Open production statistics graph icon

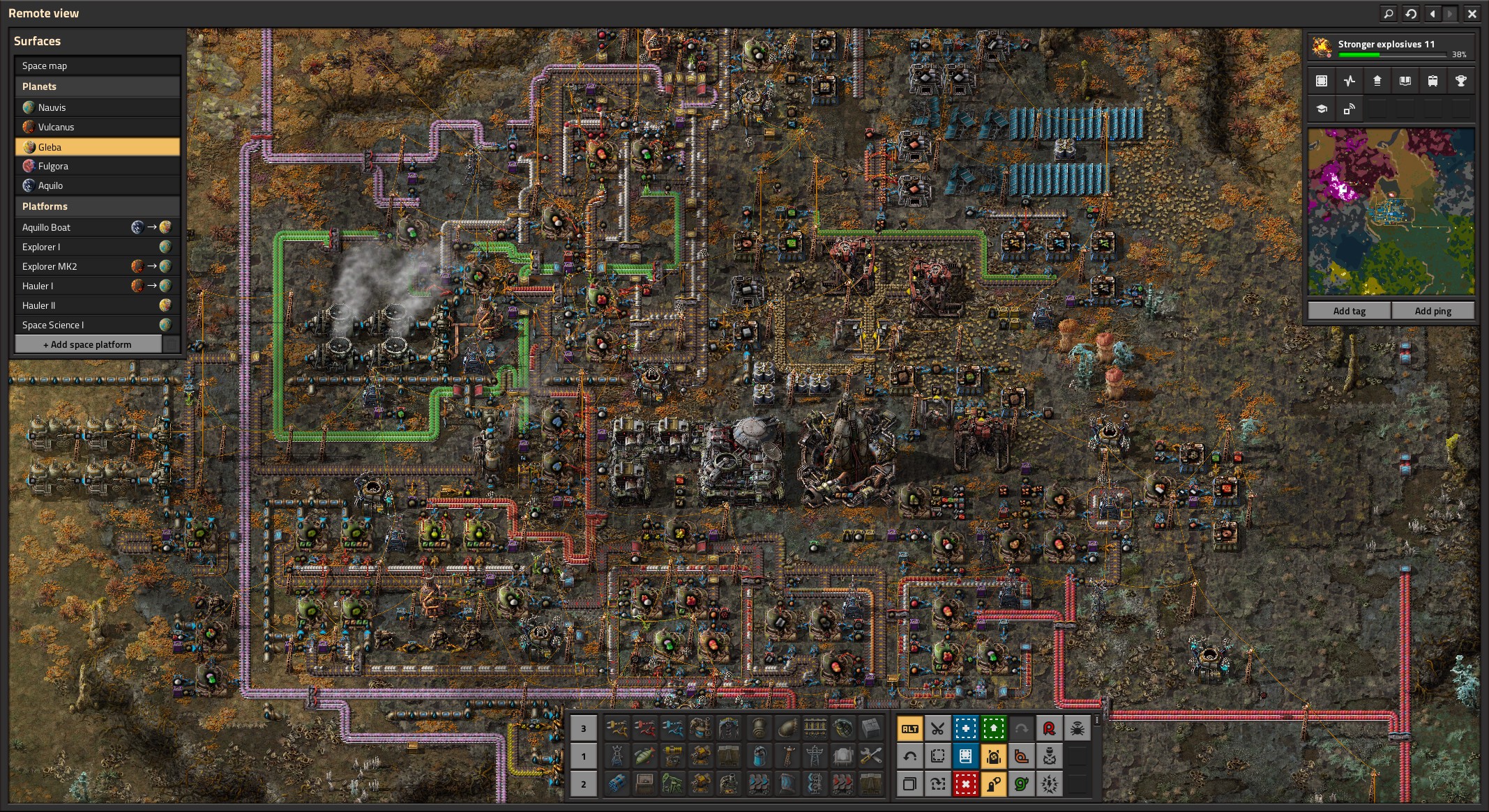pos(1350,81)
